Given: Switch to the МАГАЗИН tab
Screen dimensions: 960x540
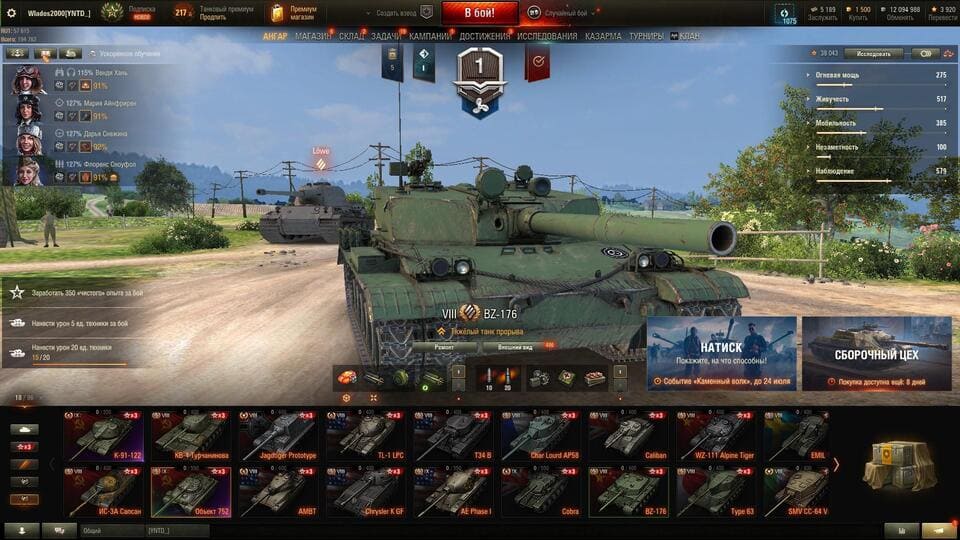Looking at the screenshot, I should coord(313,36).
